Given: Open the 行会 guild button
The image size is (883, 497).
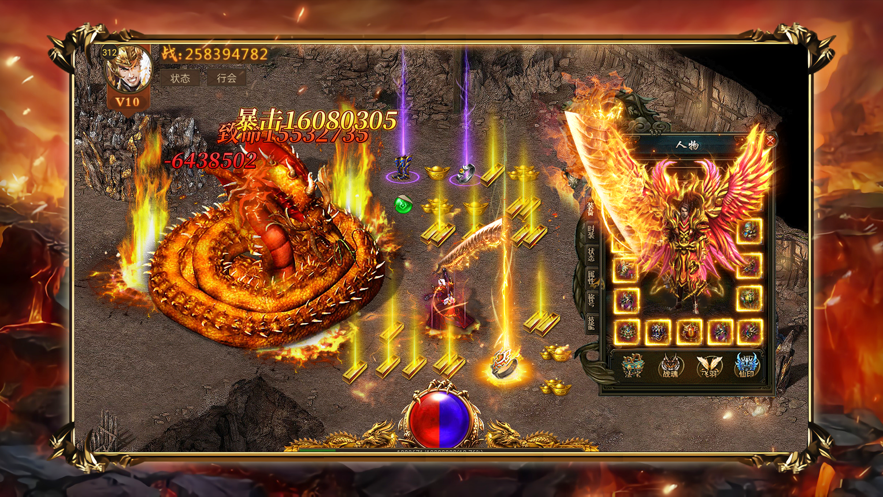Looking at the screenshot, I should (227, 78).
